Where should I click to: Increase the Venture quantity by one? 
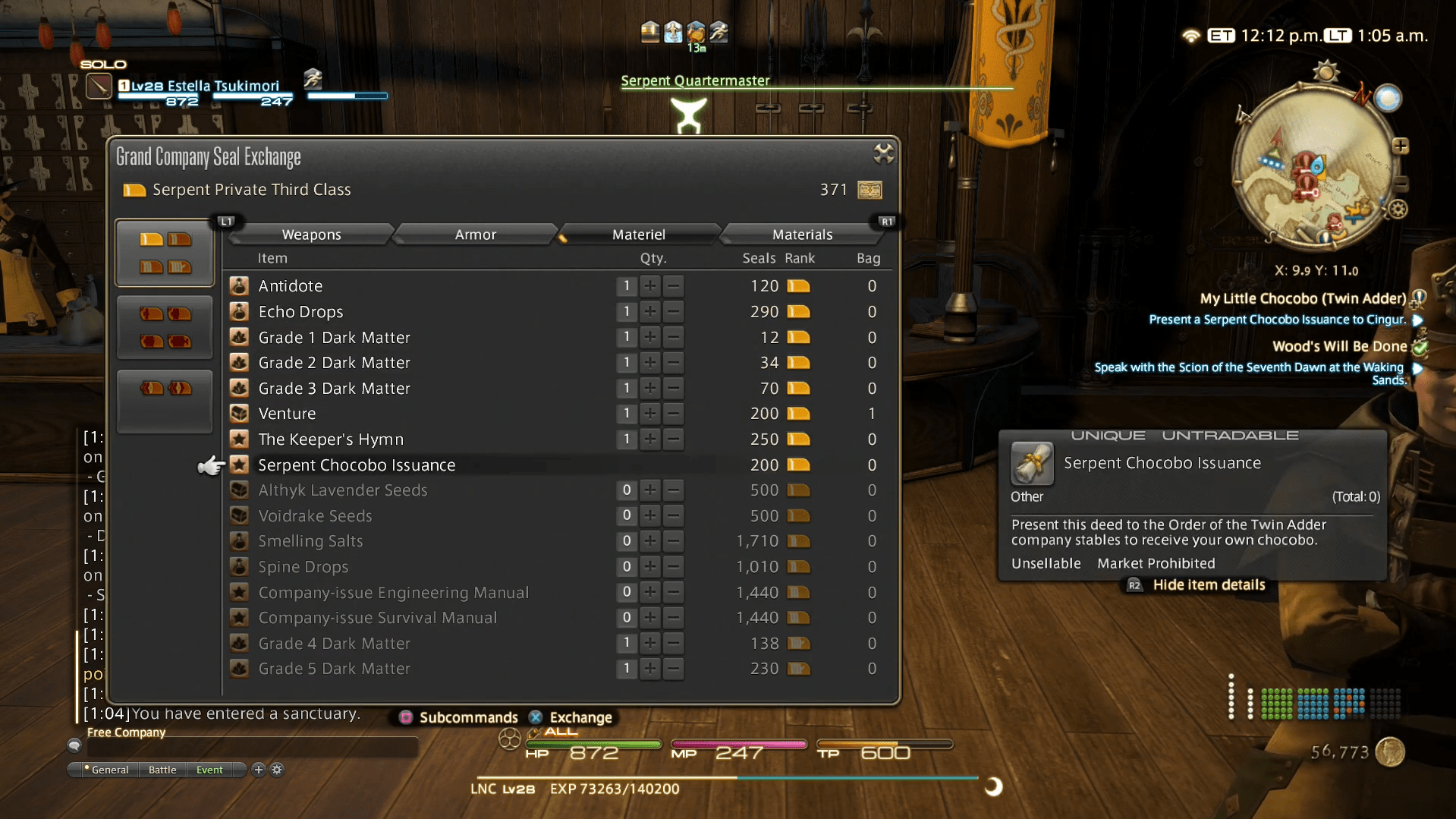click(649, 414)
